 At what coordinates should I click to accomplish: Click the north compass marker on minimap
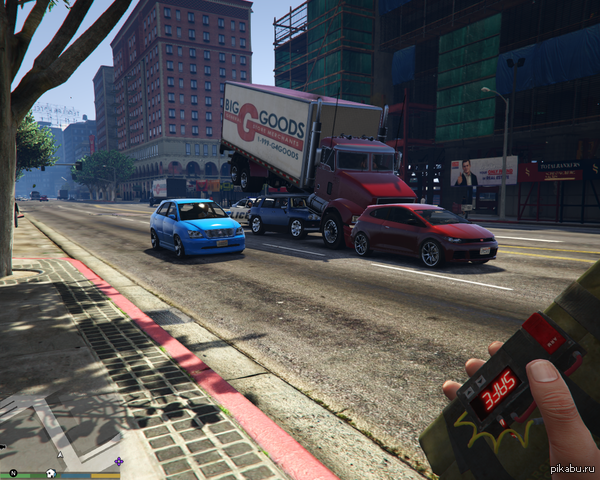(x=14, y=472)
